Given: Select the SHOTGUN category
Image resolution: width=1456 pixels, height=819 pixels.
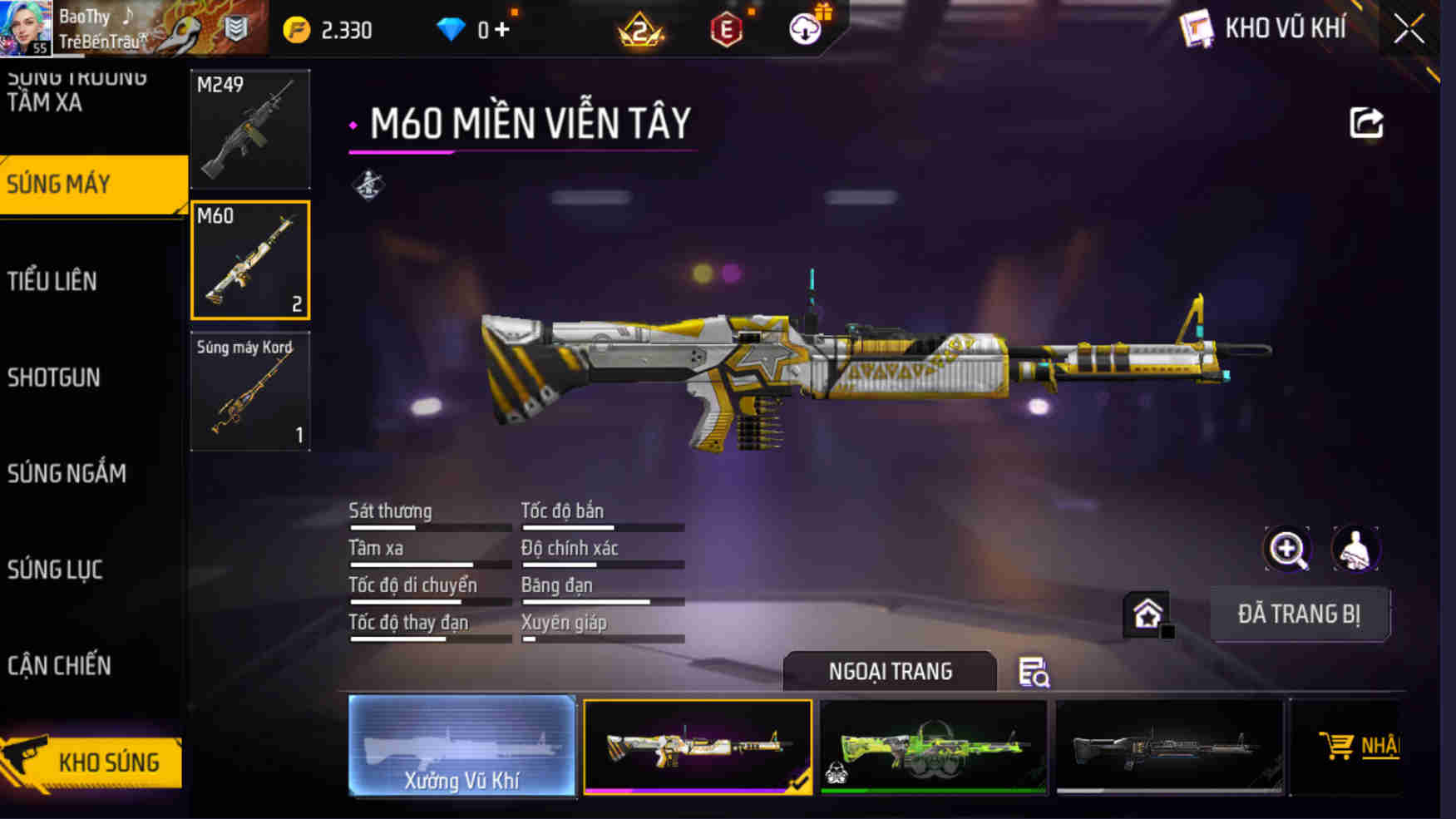Looking at the screenshot, I should pyautogui.click(x=53, y=377).
